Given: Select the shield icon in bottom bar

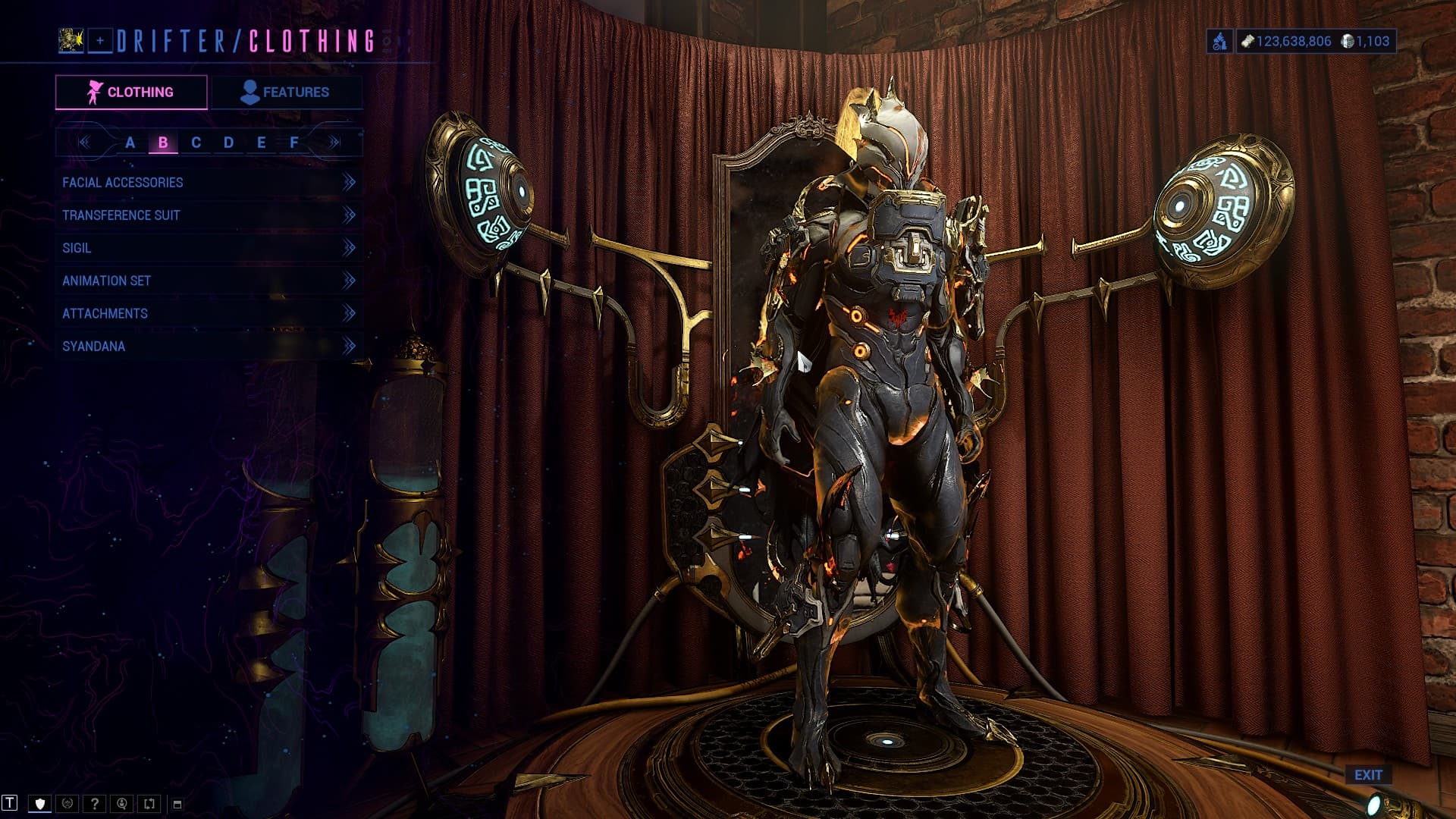Looking at the screenshot, I should (x=40, y=804).
